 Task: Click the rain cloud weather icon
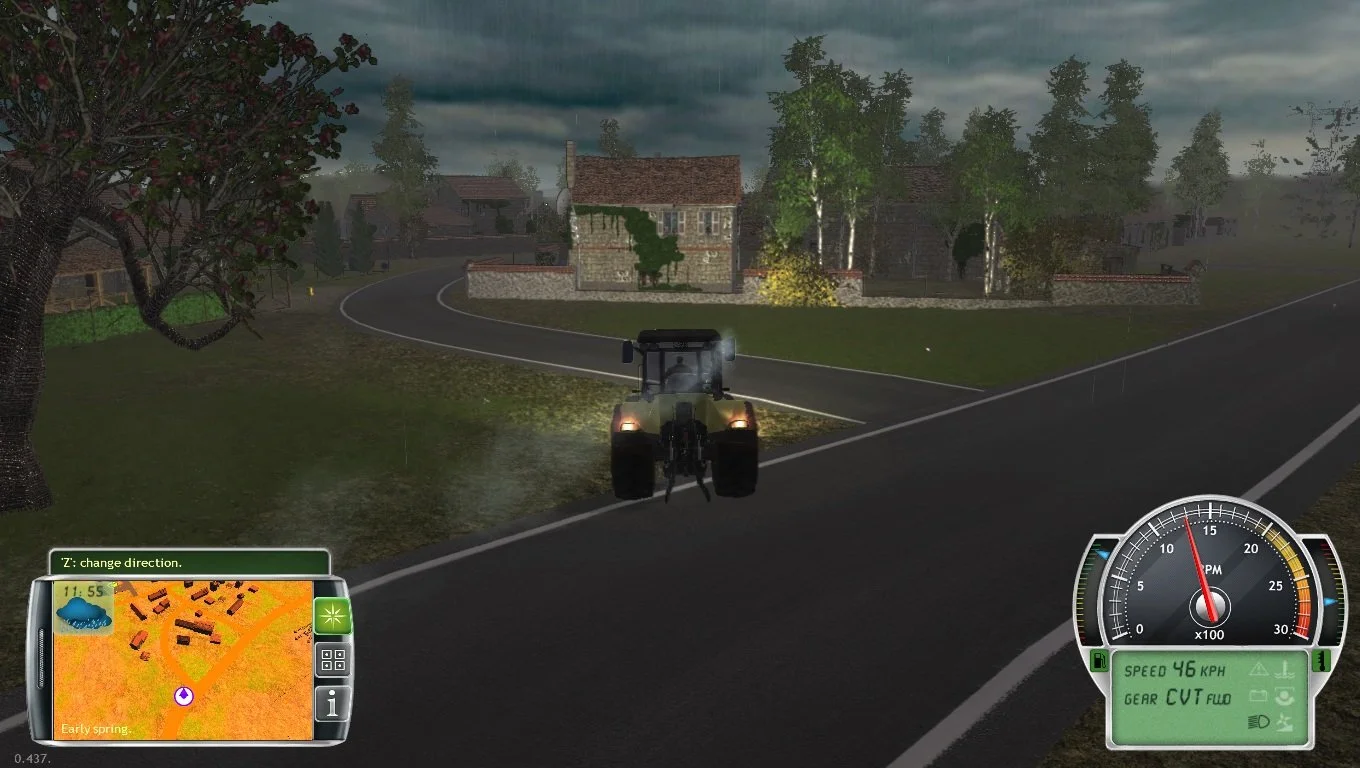click(83, 614)
